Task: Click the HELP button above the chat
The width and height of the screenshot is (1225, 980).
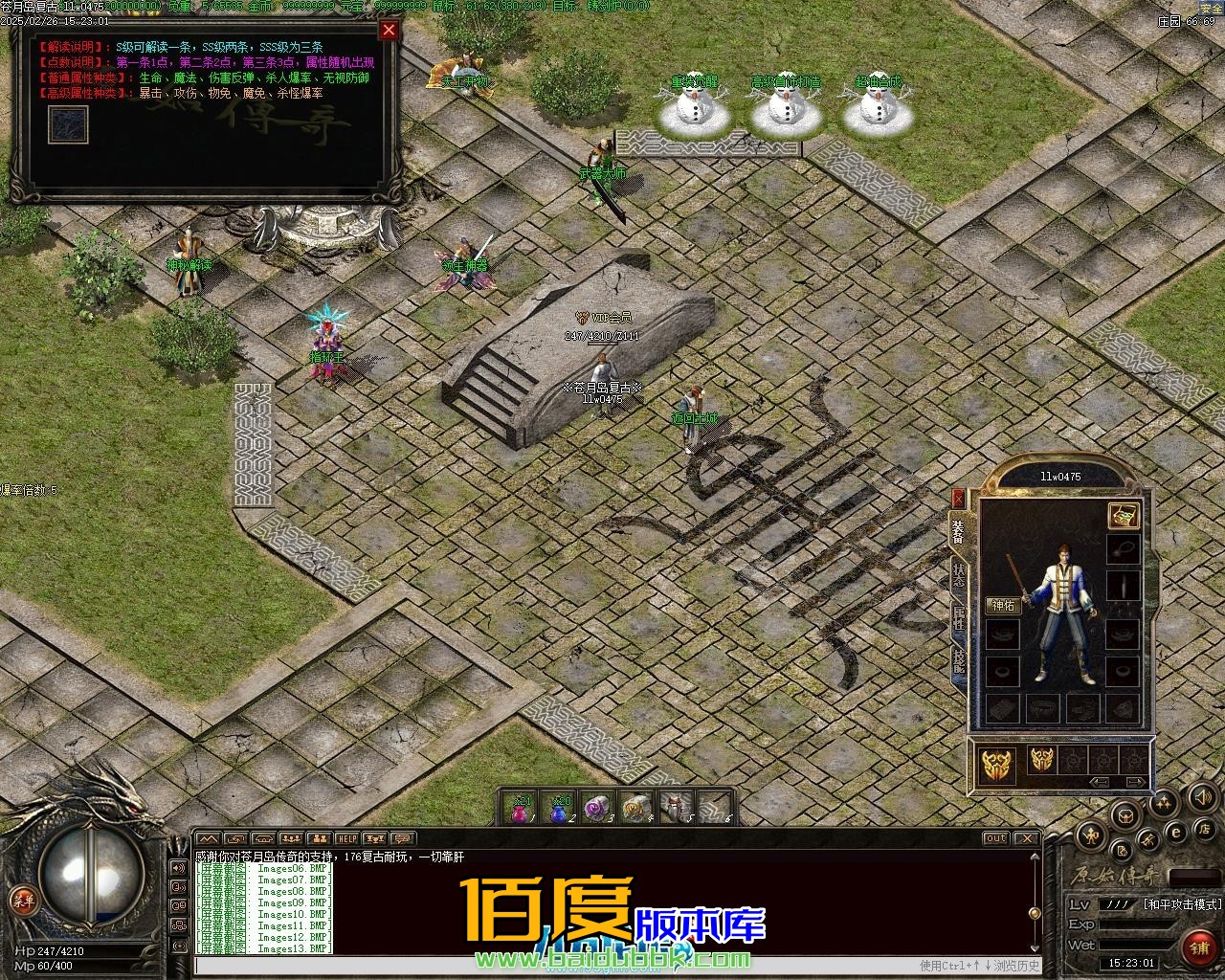Action: pos(346,839)
